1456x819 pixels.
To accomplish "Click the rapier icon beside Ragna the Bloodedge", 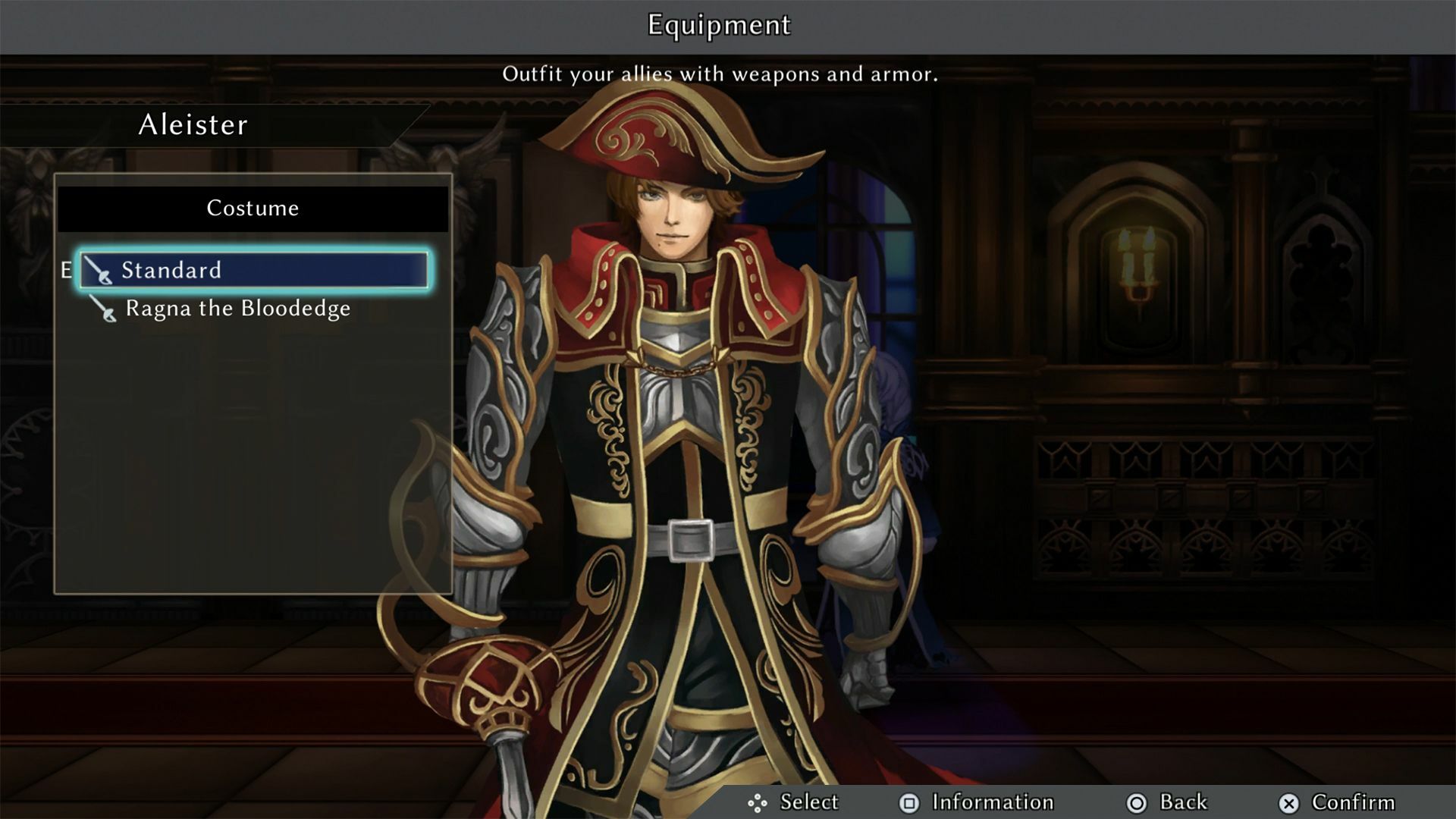I will click(102, 309).
